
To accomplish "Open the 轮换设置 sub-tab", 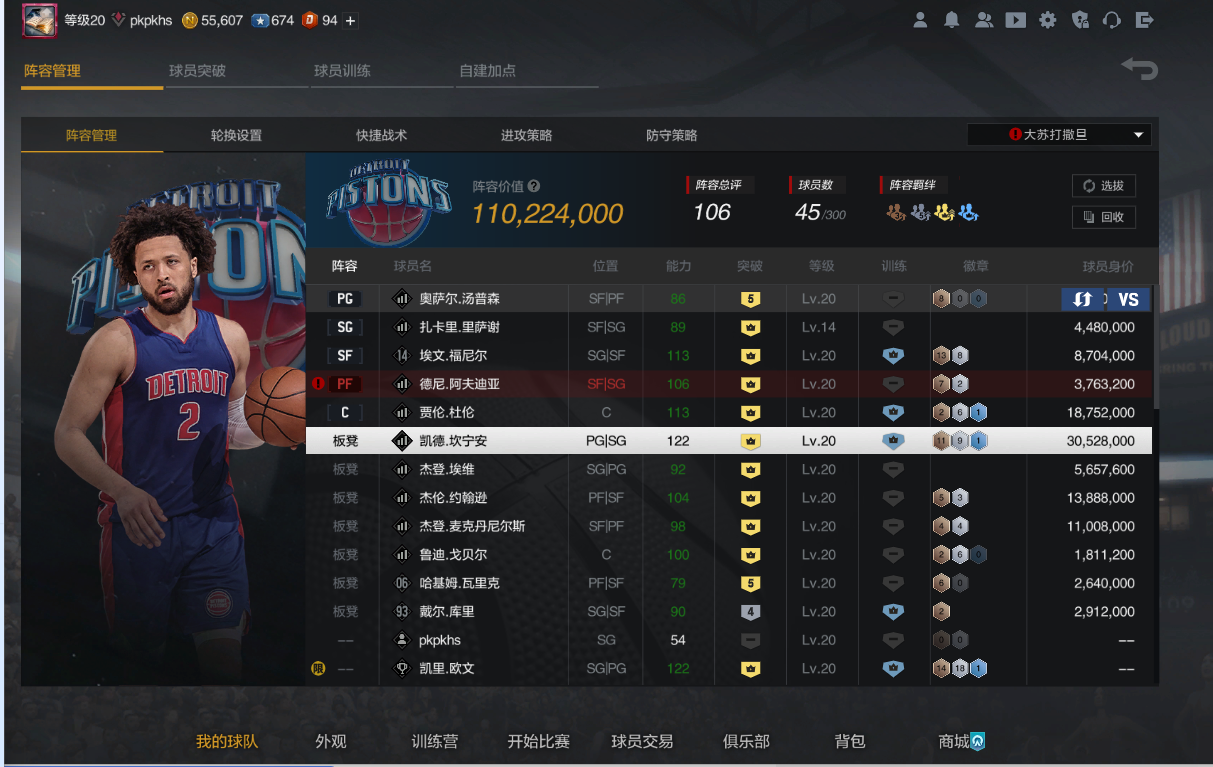I will (x=236, y=135).
